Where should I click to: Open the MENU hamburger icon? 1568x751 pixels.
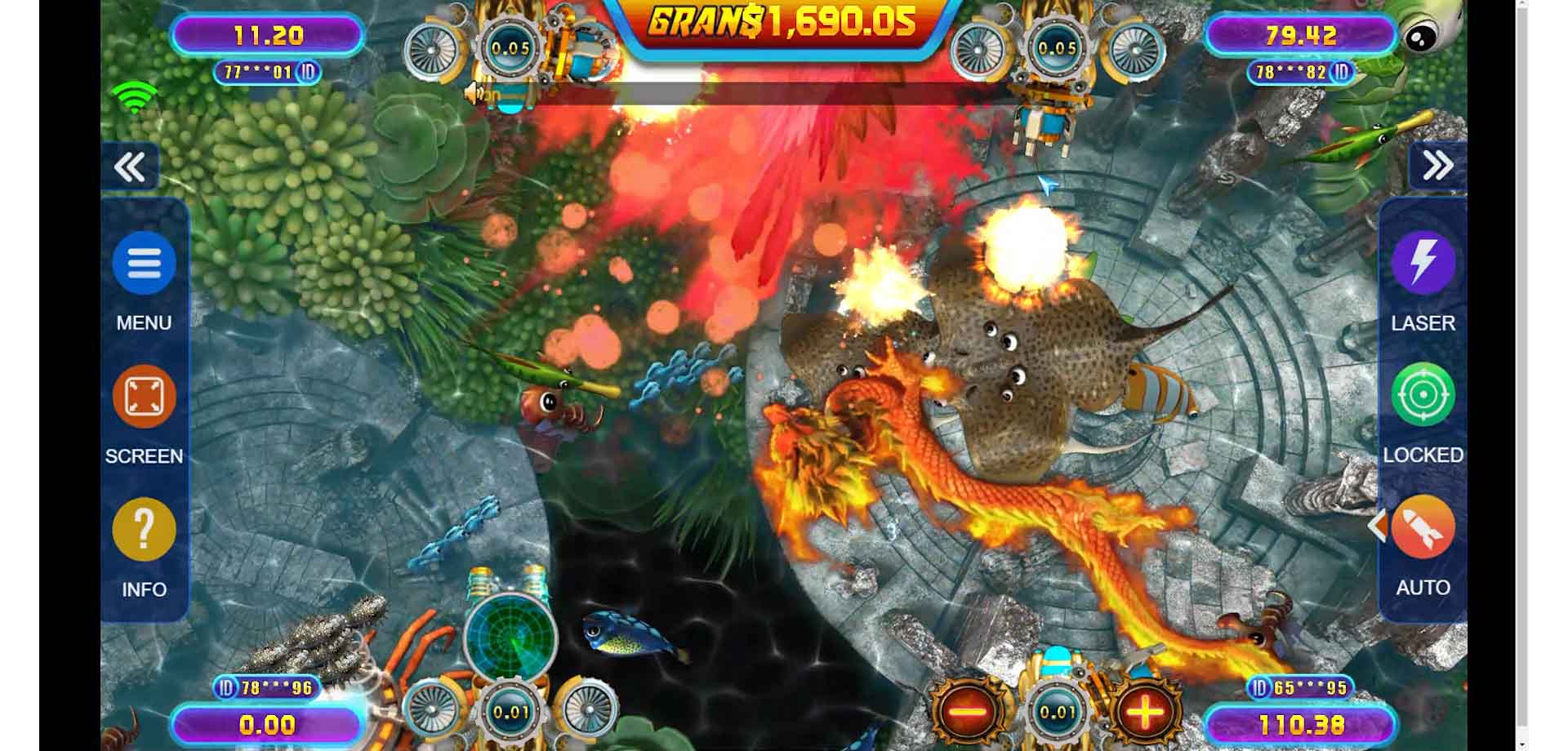[x=144, y=264]
